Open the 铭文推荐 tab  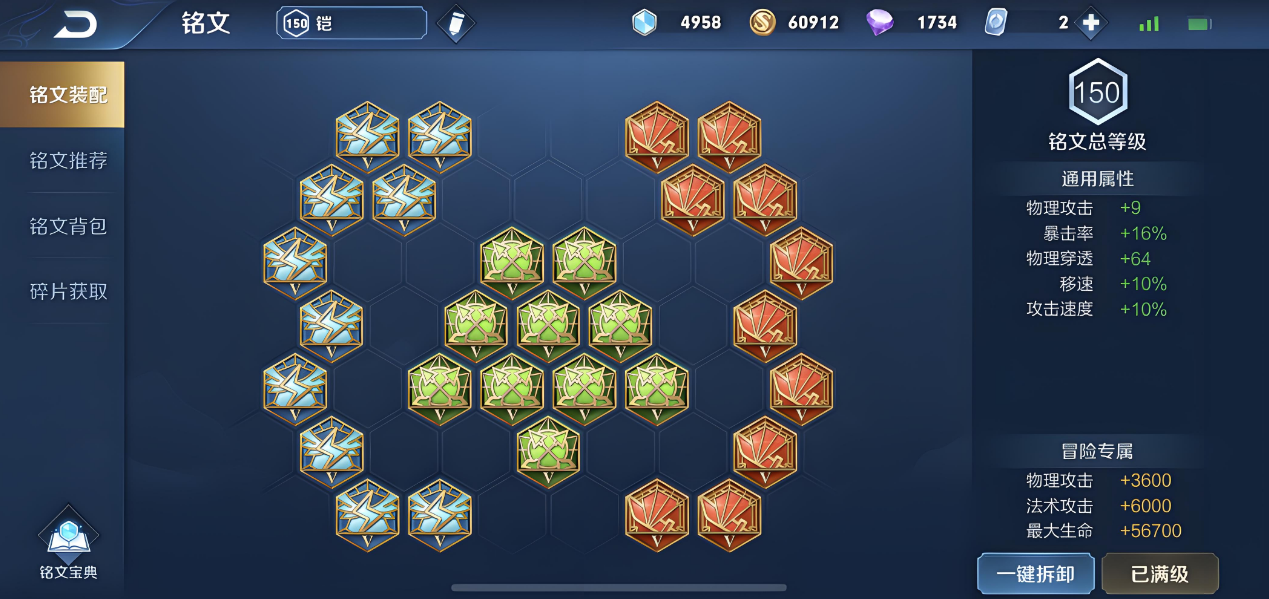coord(67,161)
